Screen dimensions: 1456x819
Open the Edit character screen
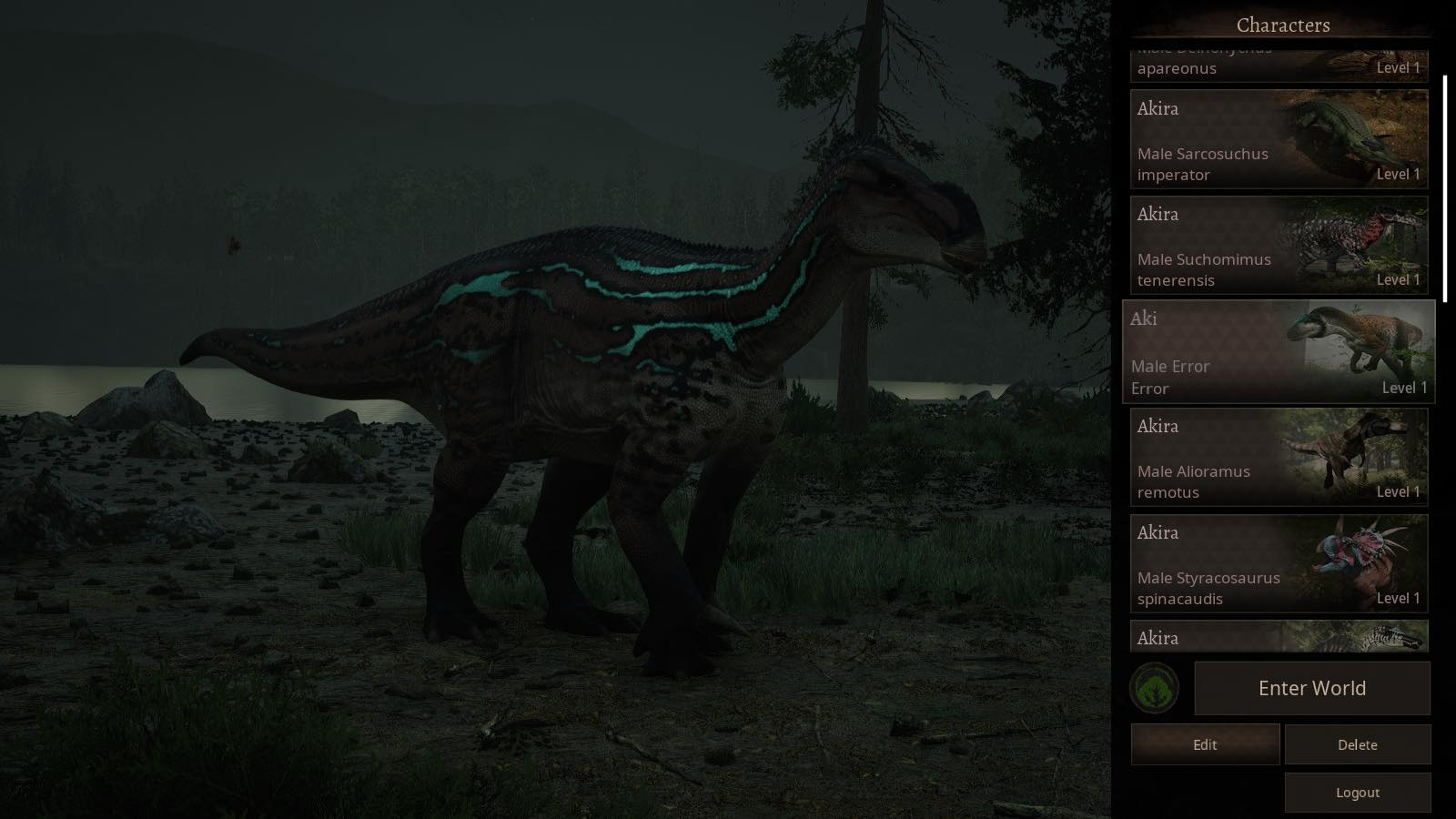point(1204,744)
